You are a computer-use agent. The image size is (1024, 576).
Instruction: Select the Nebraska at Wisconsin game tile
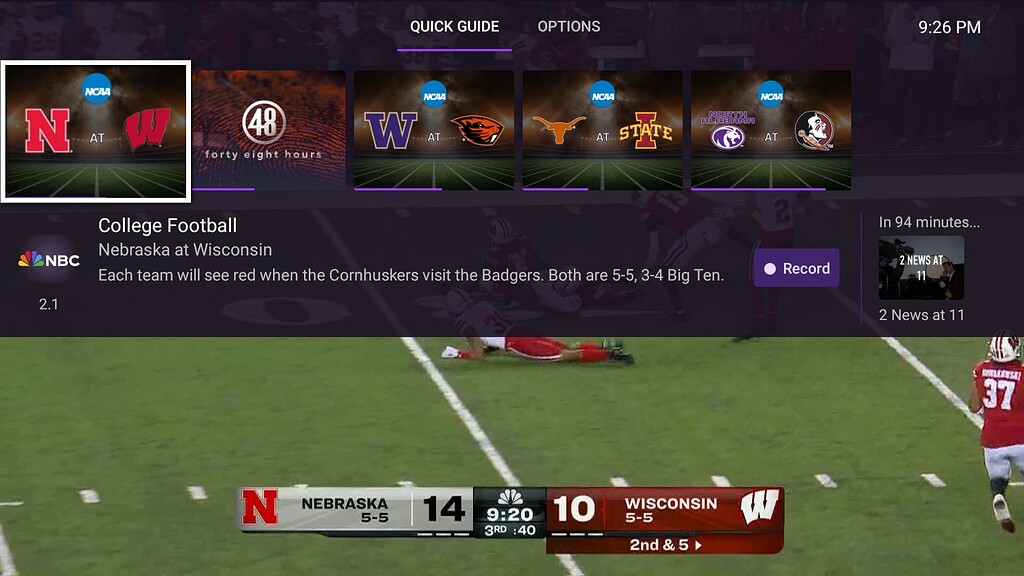(96, 131)
